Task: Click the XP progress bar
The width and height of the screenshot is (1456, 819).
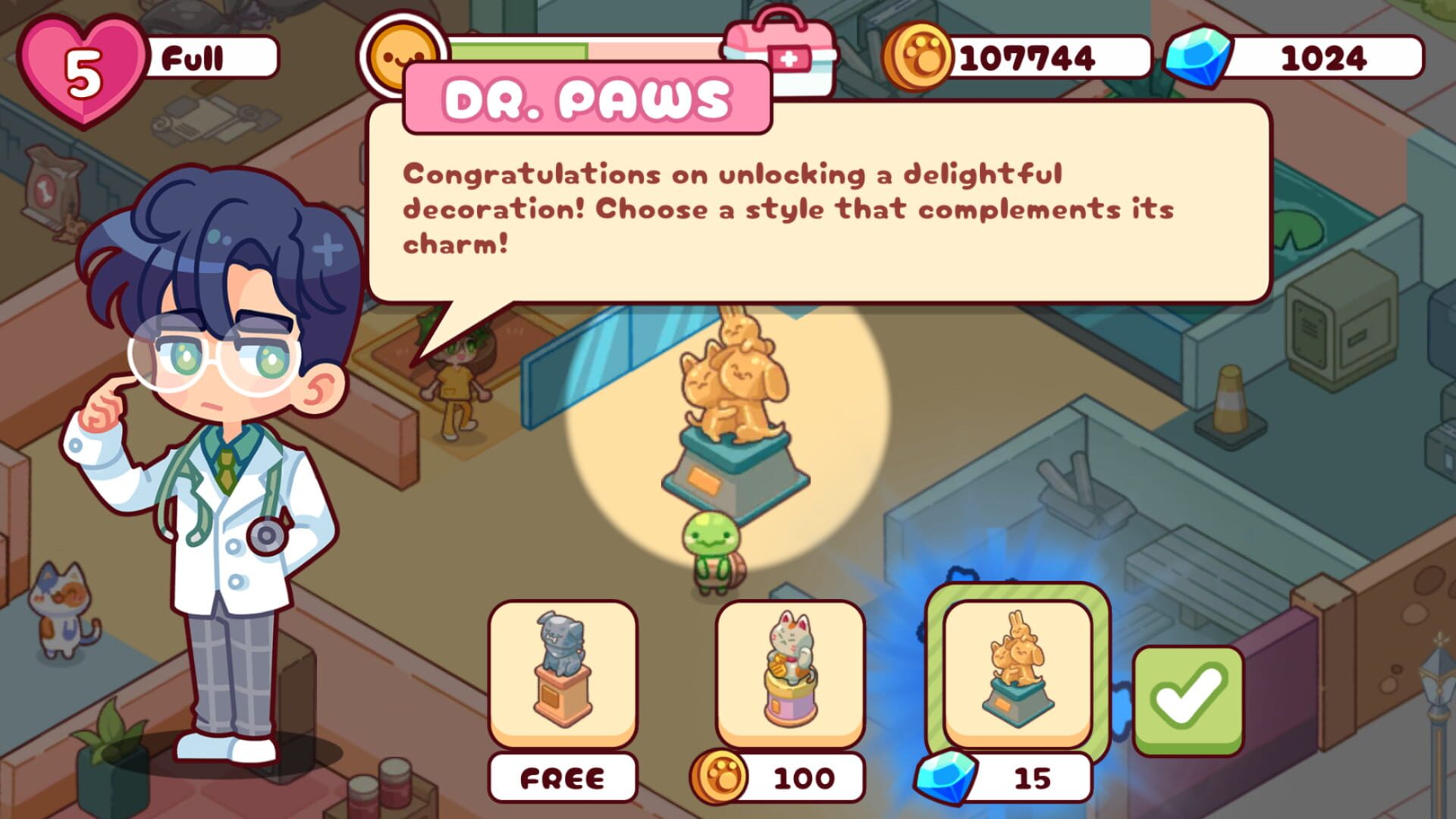Action: (x=591, y=52)
